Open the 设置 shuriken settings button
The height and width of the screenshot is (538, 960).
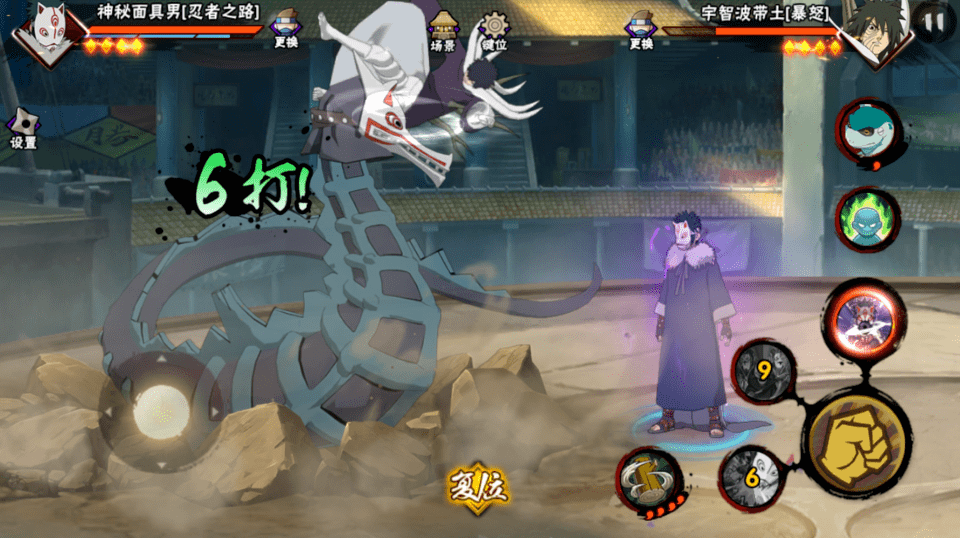[x=22, y=129]
